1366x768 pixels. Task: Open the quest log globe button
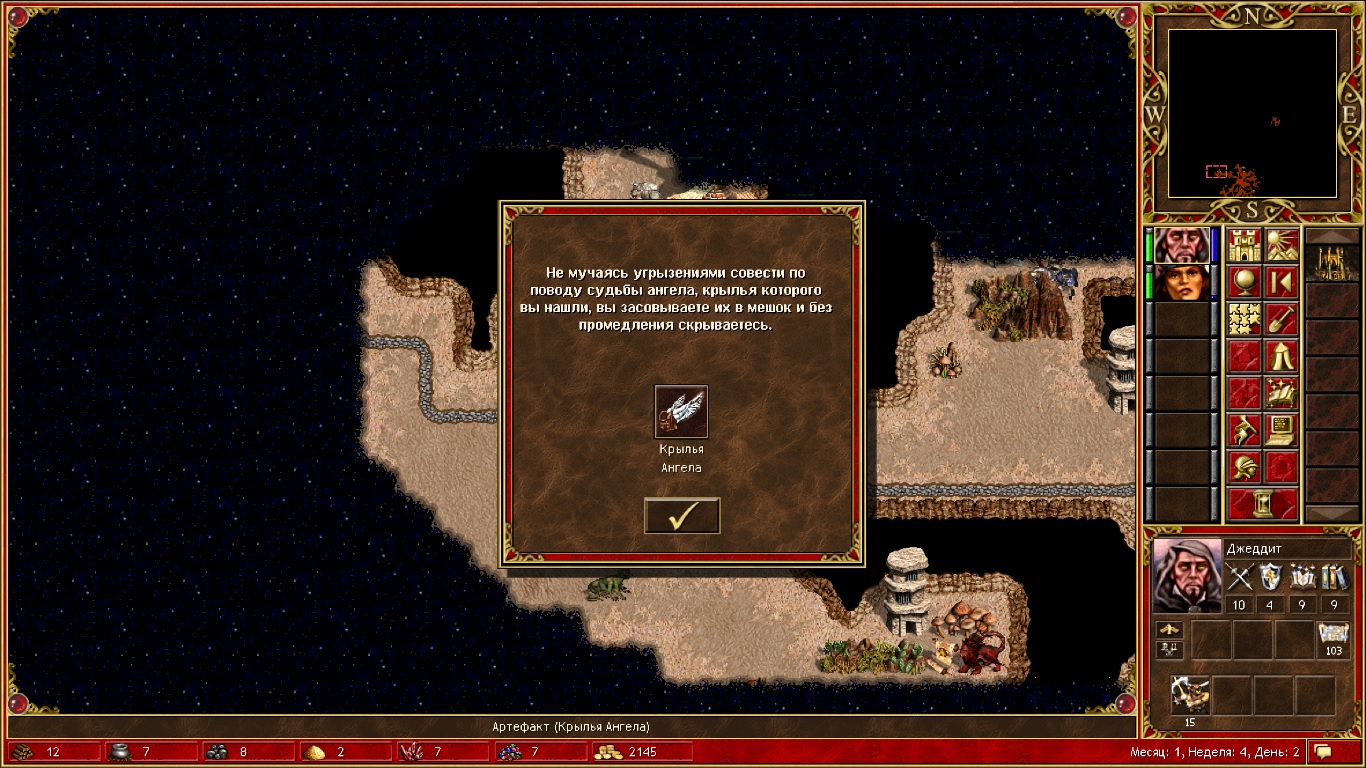click(1244, 283)
